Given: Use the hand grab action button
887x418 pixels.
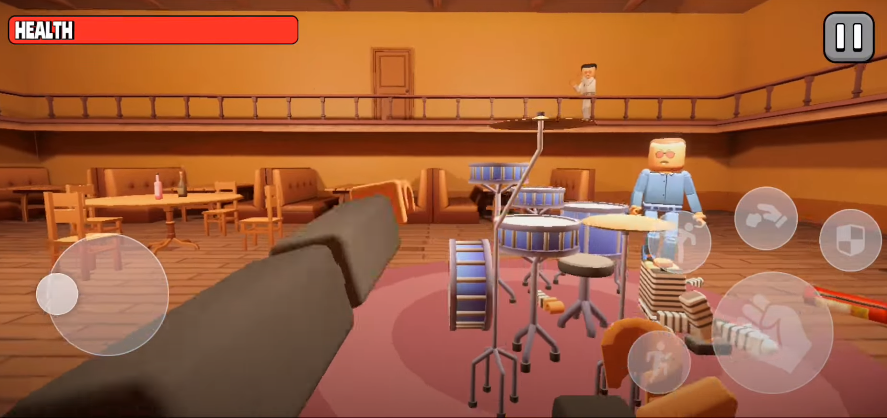Looking at the screenshot, I should [766, 218].
